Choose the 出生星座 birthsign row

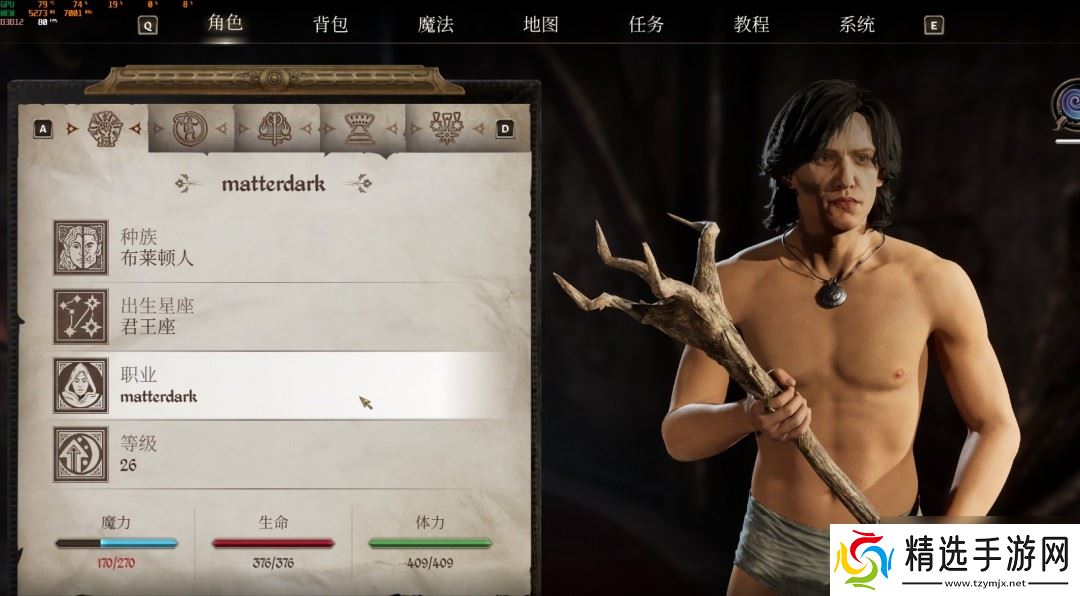(x=290, y=317)
